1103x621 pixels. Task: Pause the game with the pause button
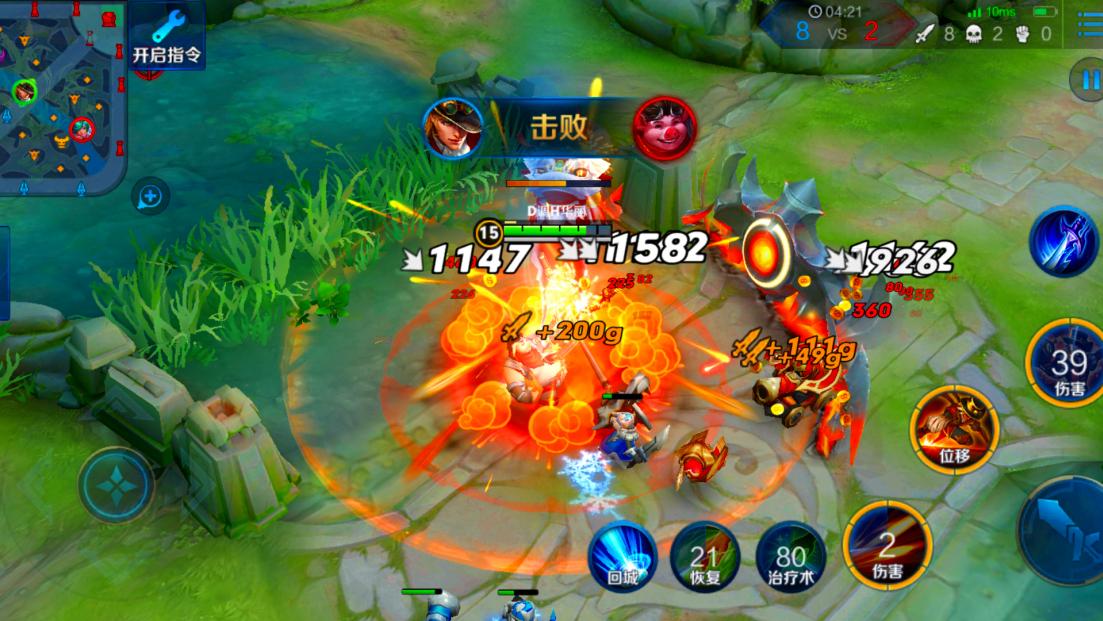click(x=1086, y=78)
